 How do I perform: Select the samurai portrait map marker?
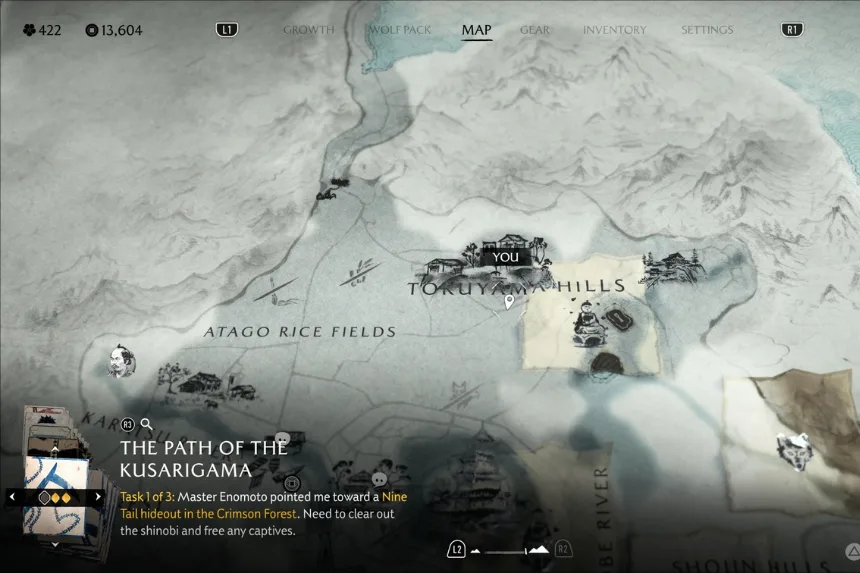121,360
